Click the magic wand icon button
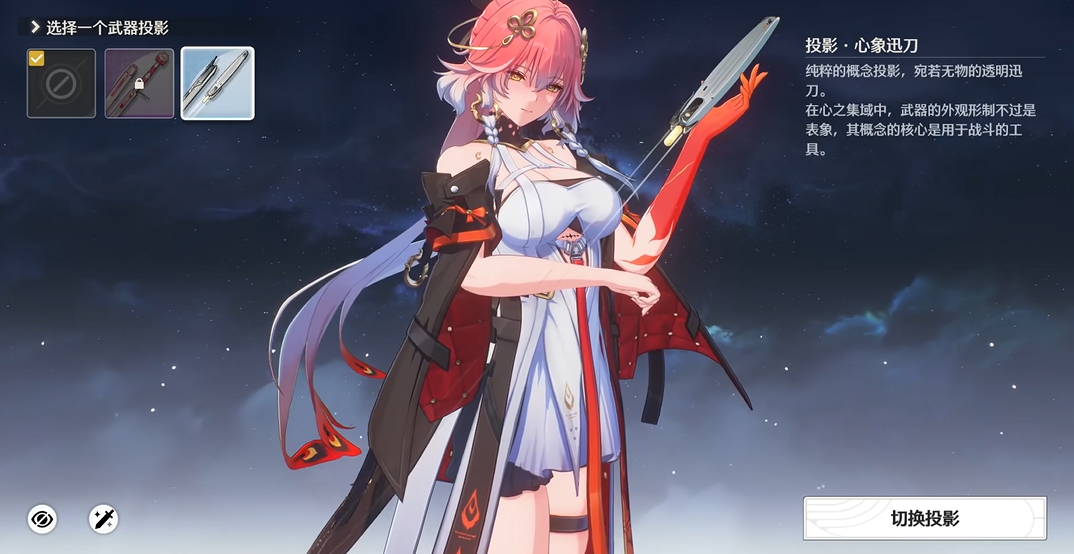 (x=104, y=518)
